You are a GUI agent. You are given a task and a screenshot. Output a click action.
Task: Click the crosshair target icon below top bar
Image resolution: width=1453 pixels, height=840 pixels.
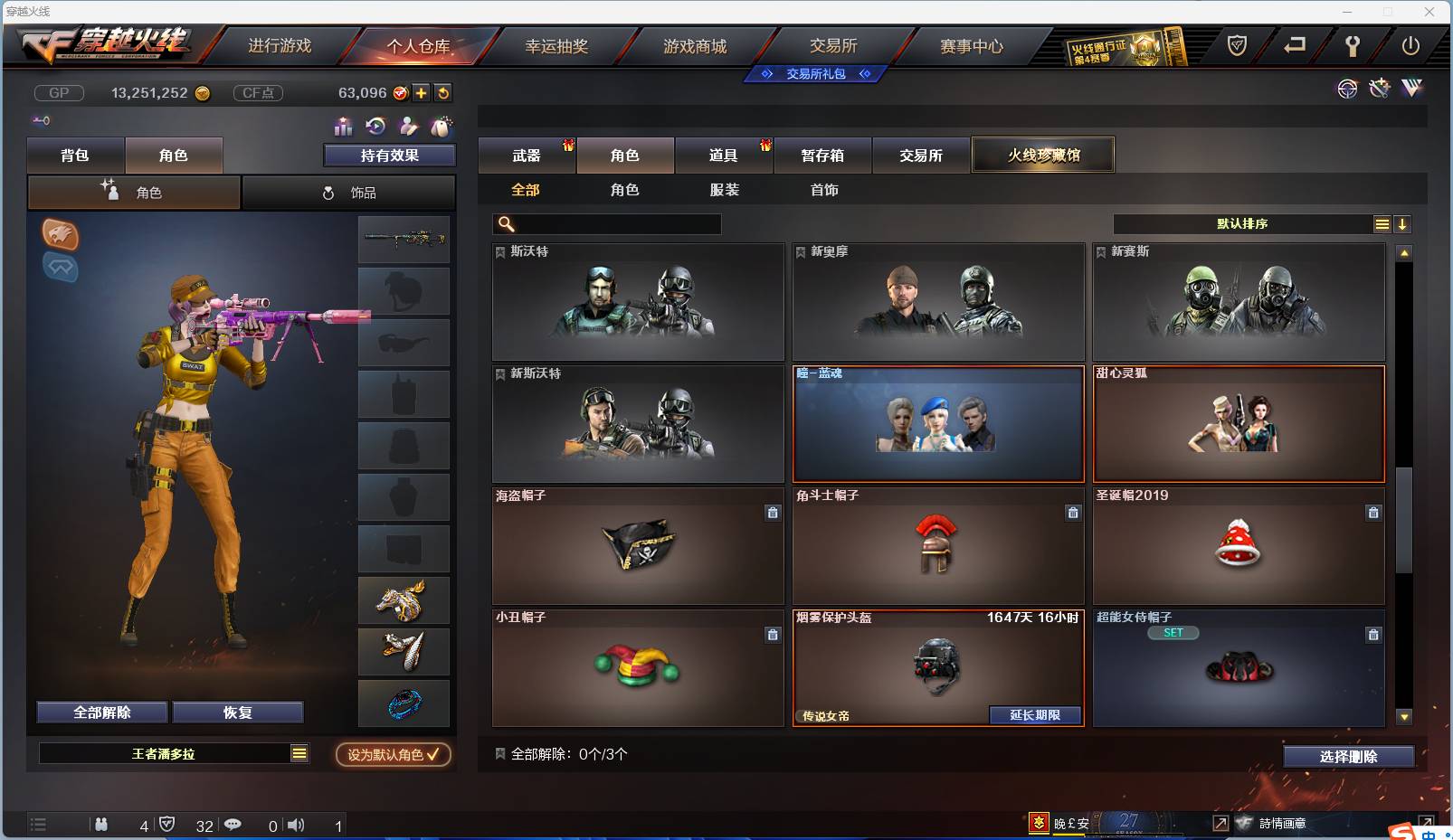tap(1347, 89)
